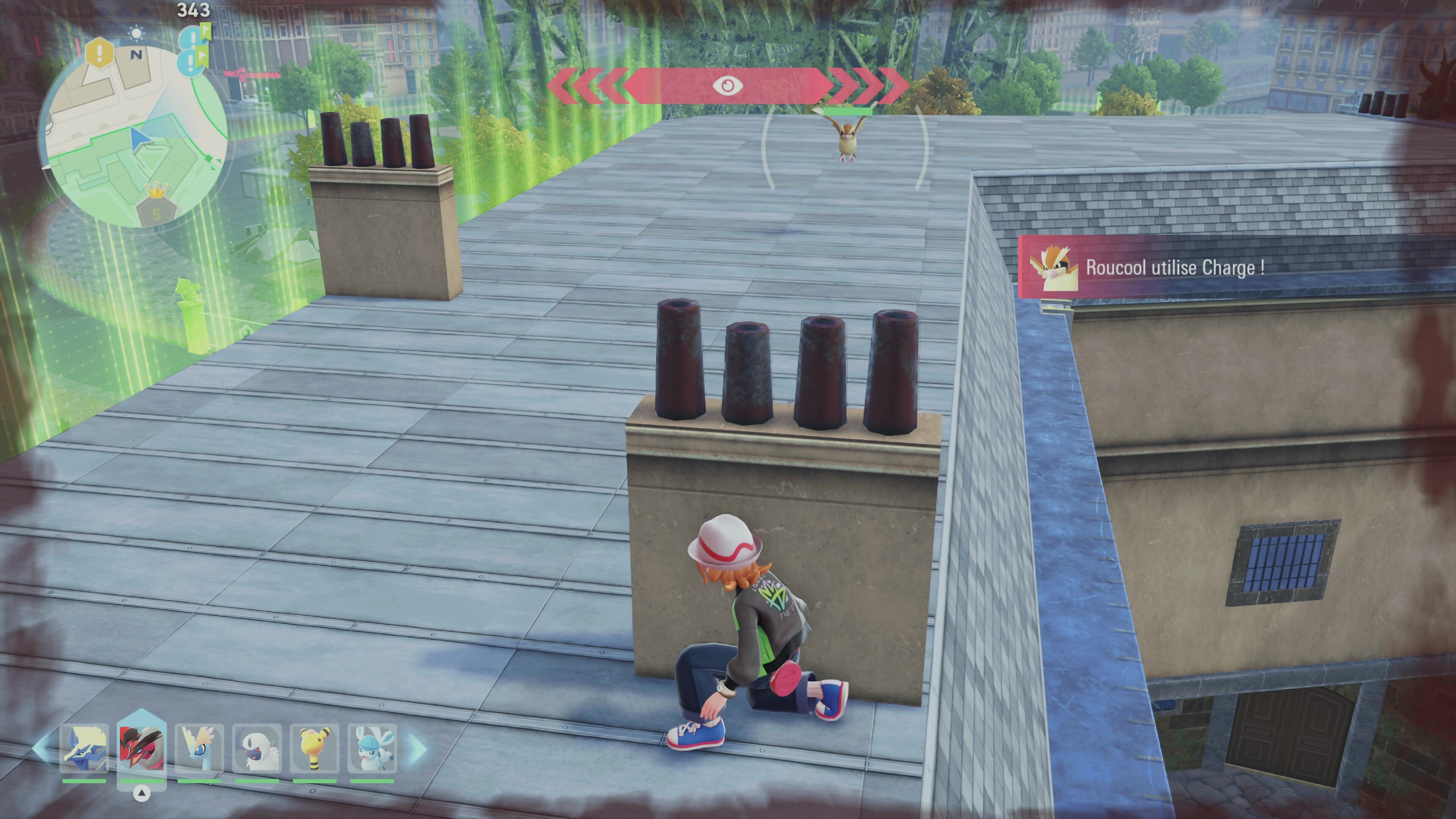Click the left party scroll arrow
This screenshot has width=1456, height=819.
[x=41, y=747]
